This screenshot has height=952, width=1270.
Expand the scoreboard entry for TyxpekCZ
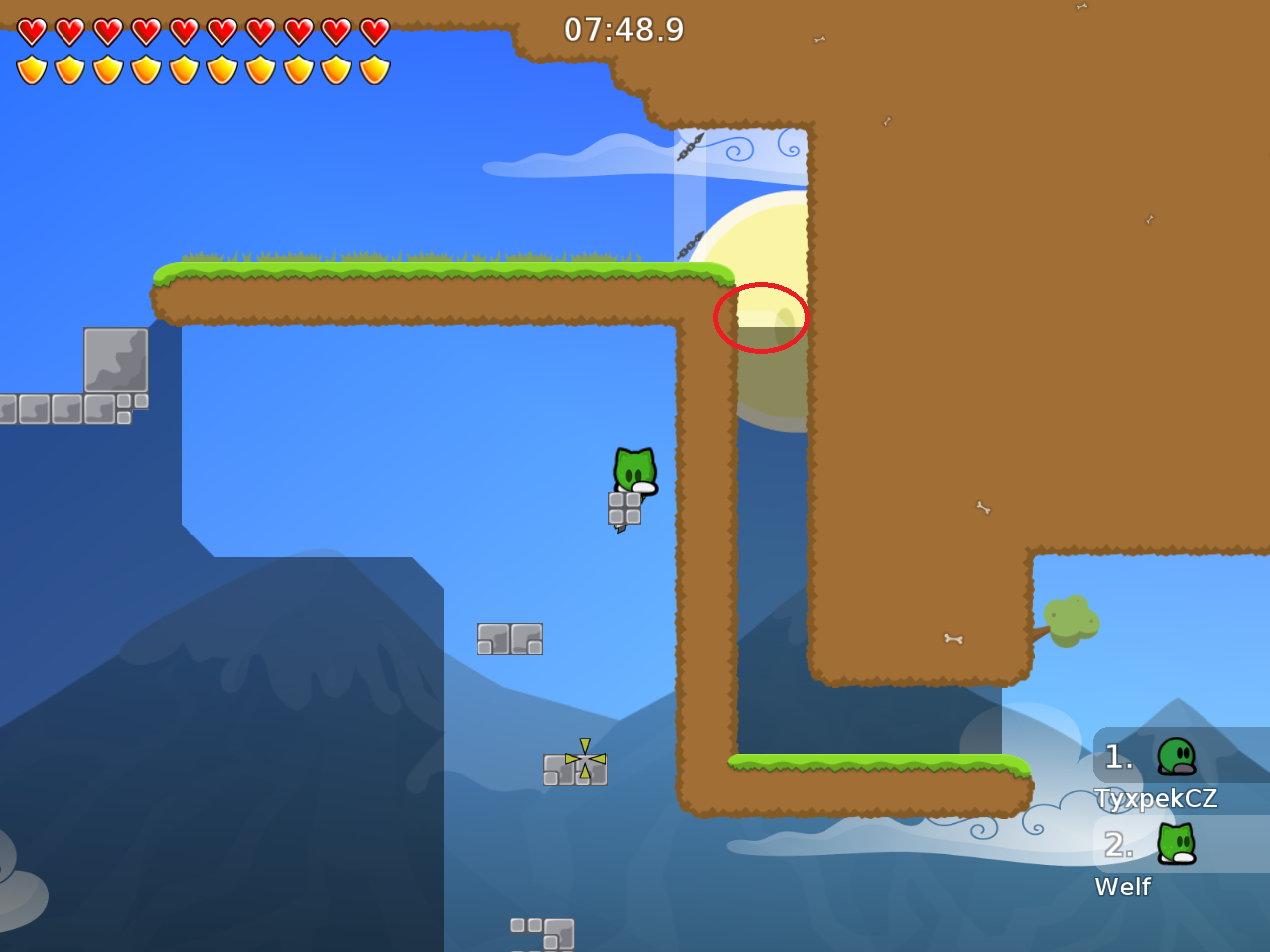pyautogui.click(x=1156, y=773)
